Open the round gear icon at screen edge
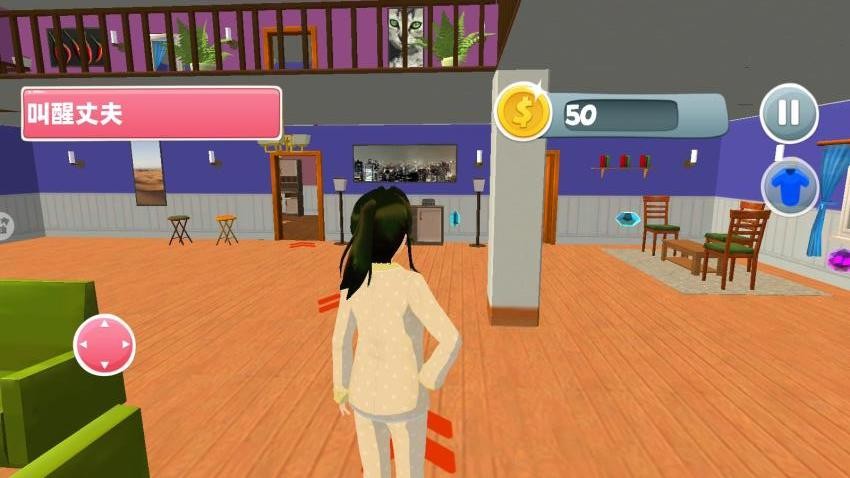The width and height of the screenshot is (850, 478). point(4,225)
